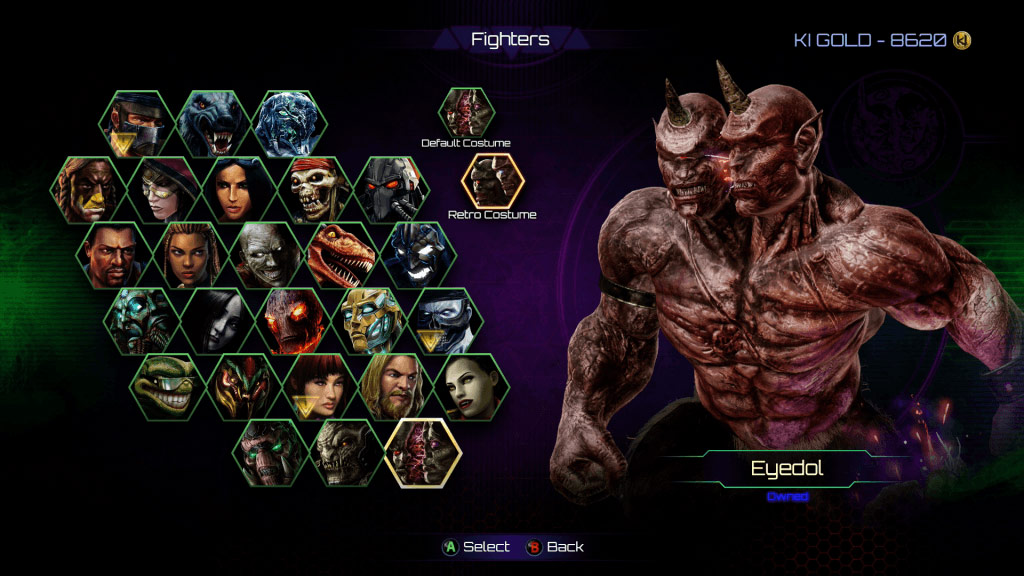1024x576 pixels.
Task: Pick Omen, the blue shadow demon
Action: (419, 255)
